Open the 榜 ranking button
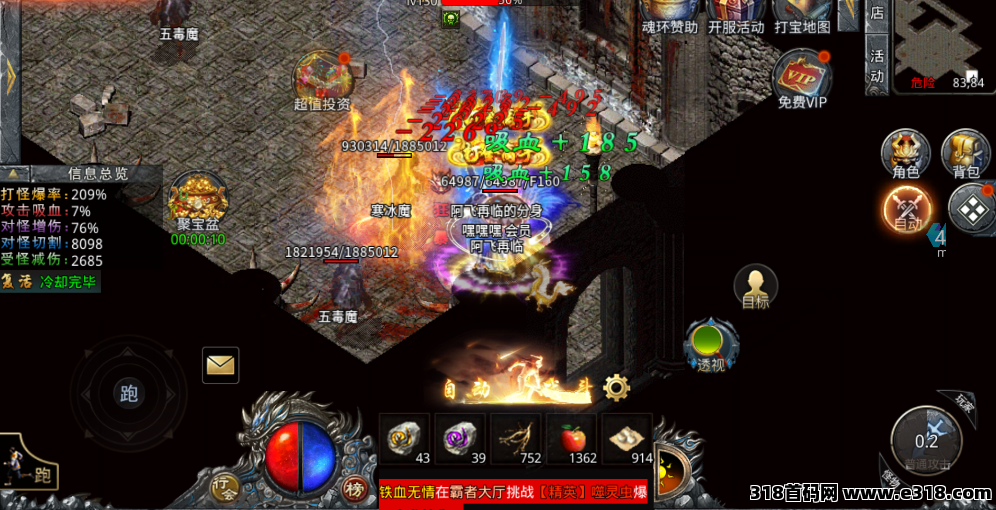 point(354,488)
